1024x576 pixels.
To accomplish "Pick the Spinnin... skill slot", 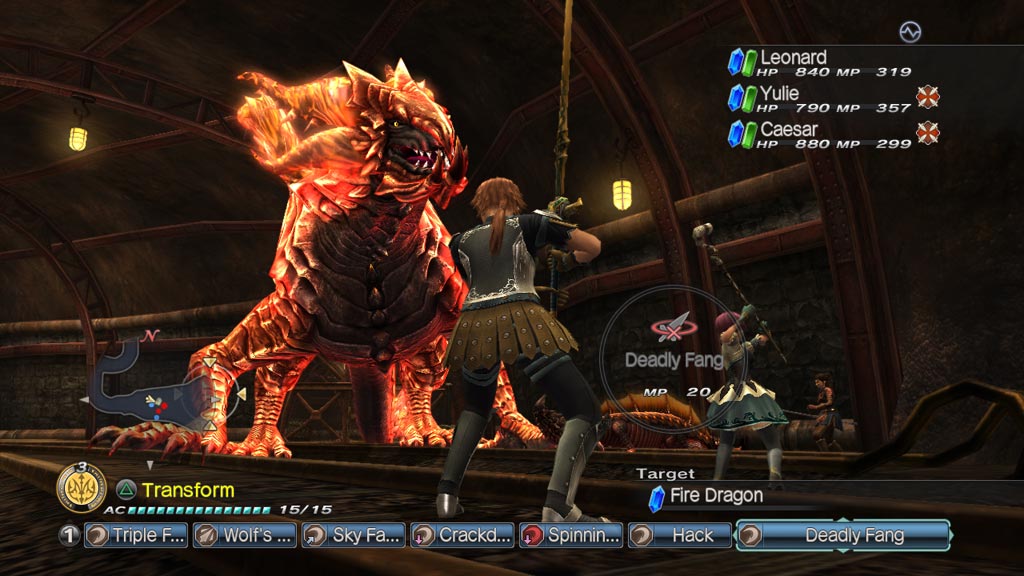I will click(x=571, y=535).
